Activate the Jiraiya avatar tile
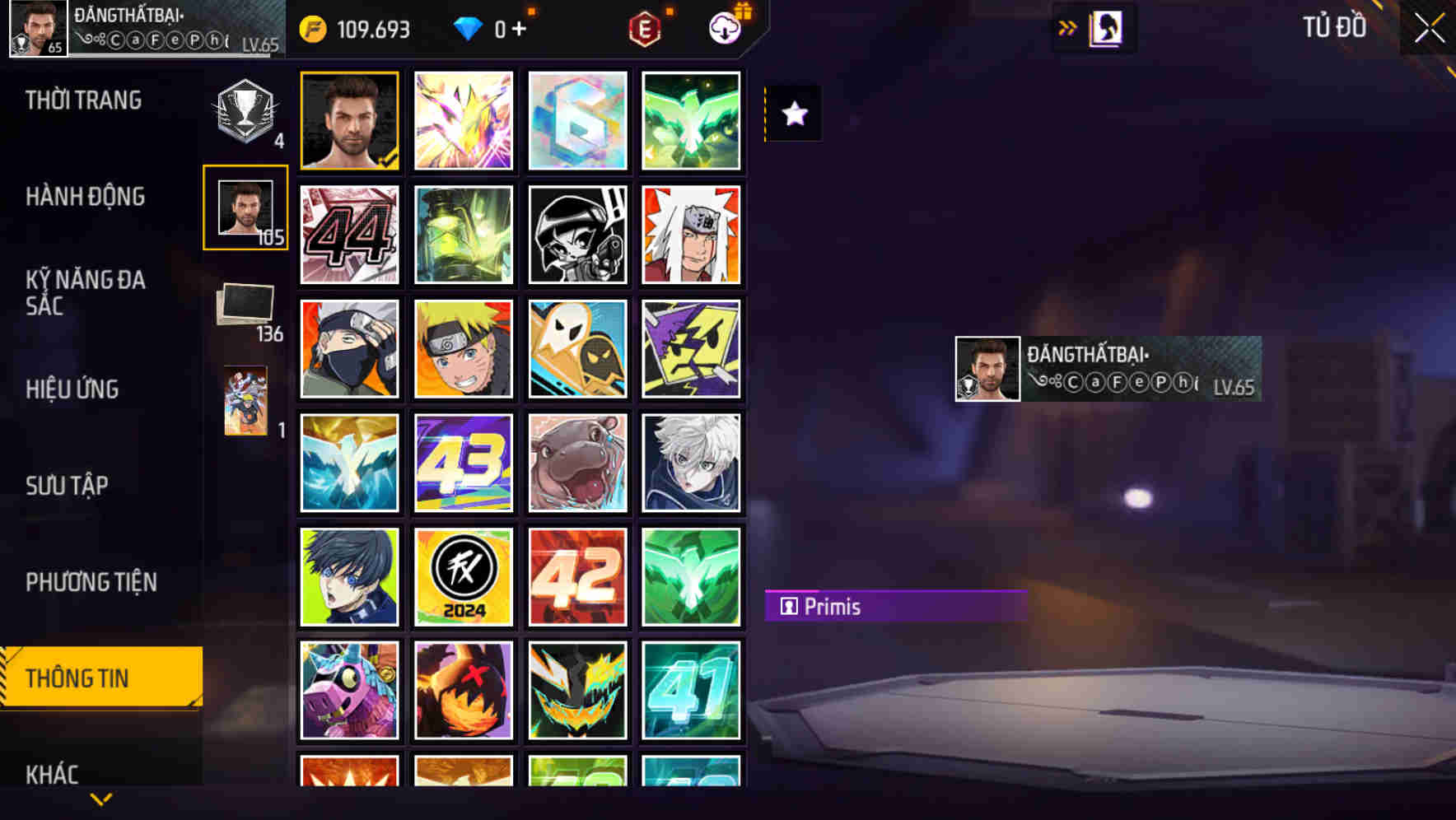The width and height of the screenshot is (1456, 820). pyautogui.click(x=692, y=235)
